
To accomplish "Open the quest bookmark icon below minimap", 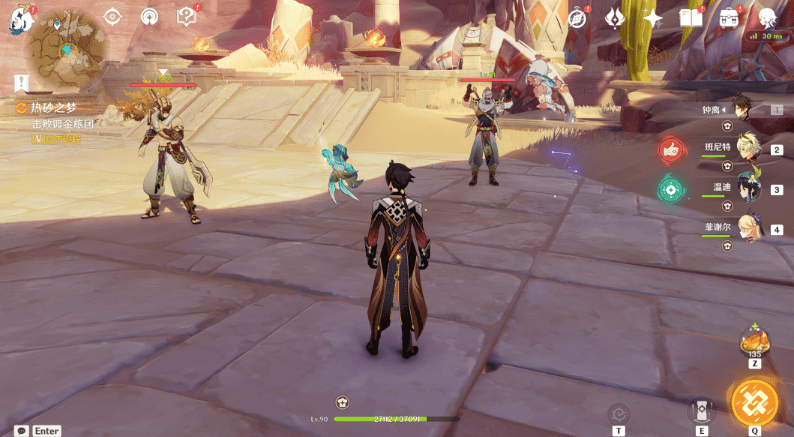I will [22, 83].
